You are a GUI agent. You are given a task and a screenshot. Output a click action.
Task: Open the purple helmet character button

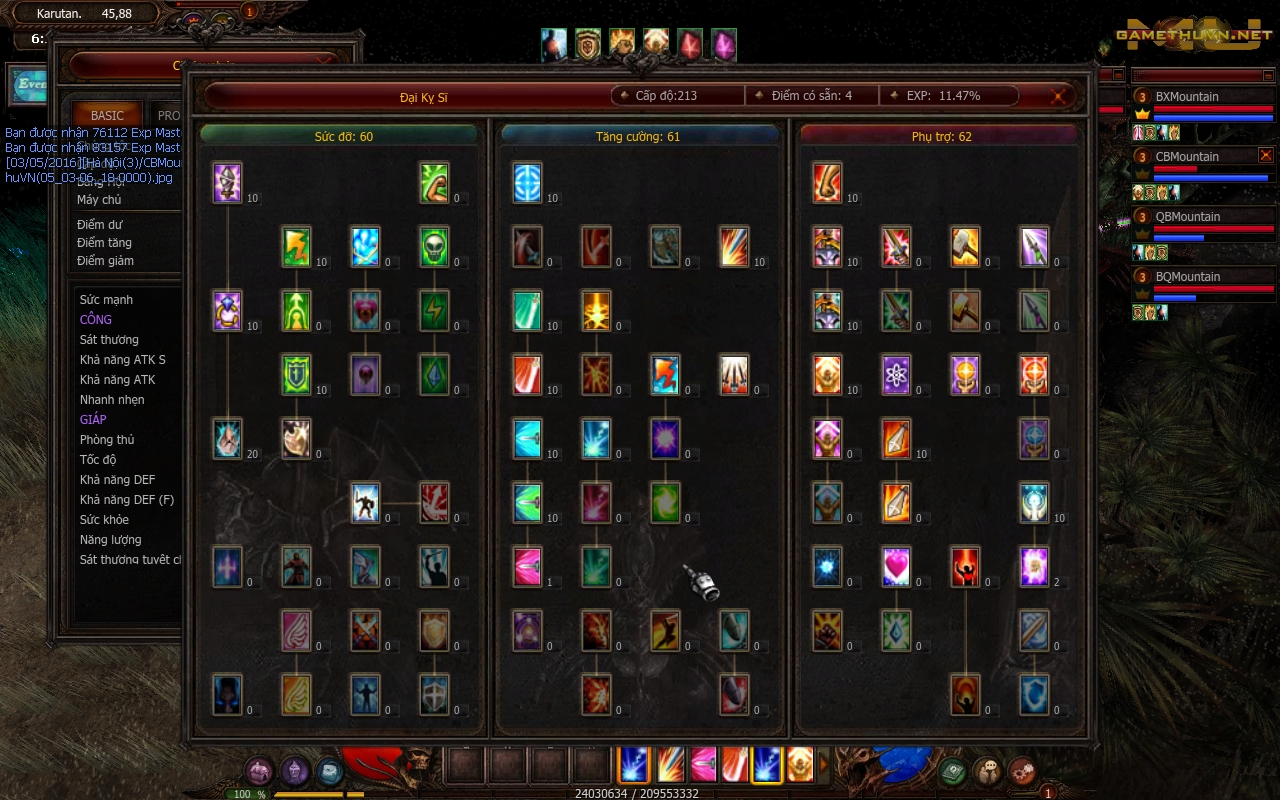(x=294, y=771)
